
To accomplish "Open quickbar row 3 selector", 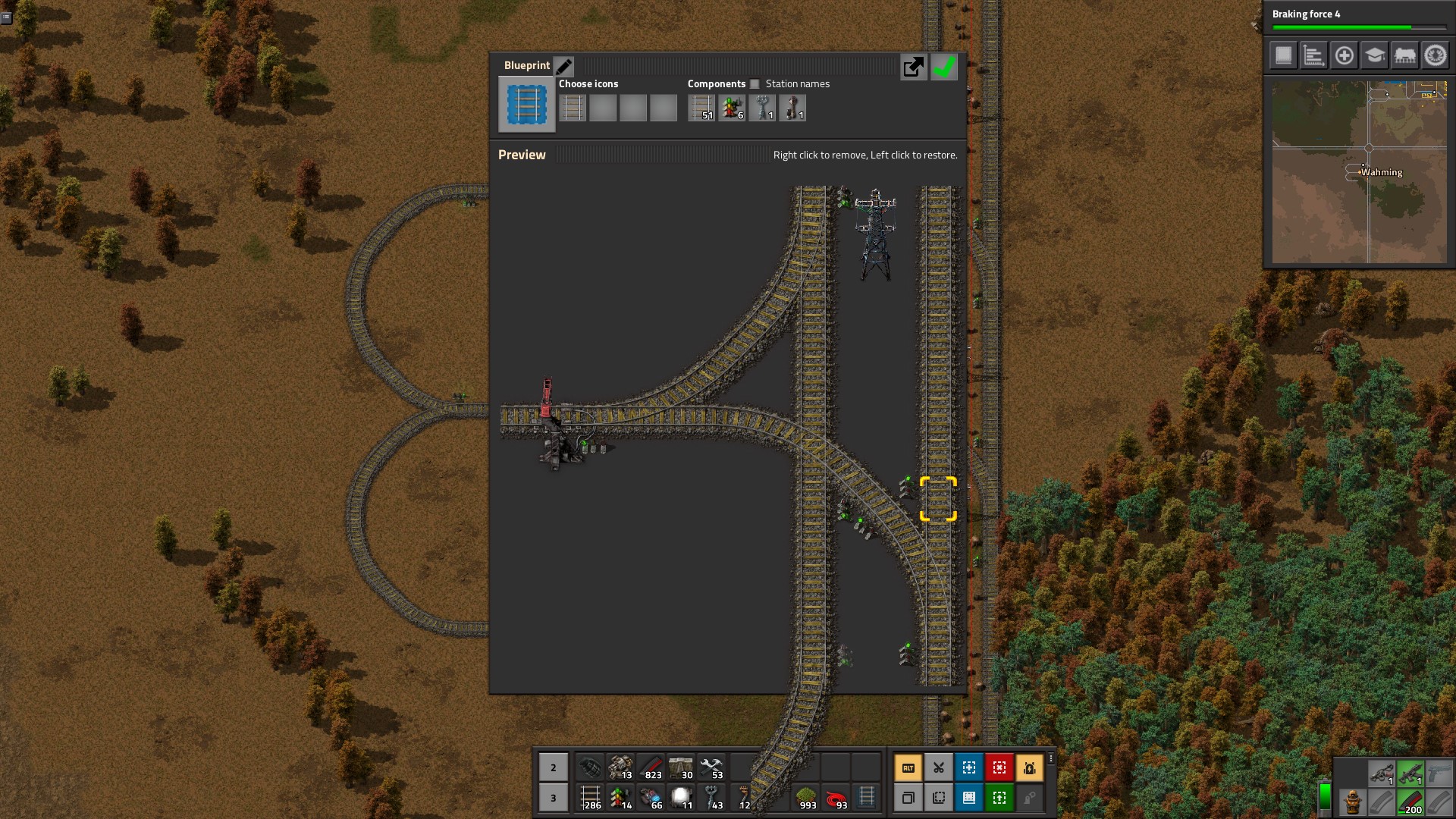I will pyautogui.click(x=554, y=798).
